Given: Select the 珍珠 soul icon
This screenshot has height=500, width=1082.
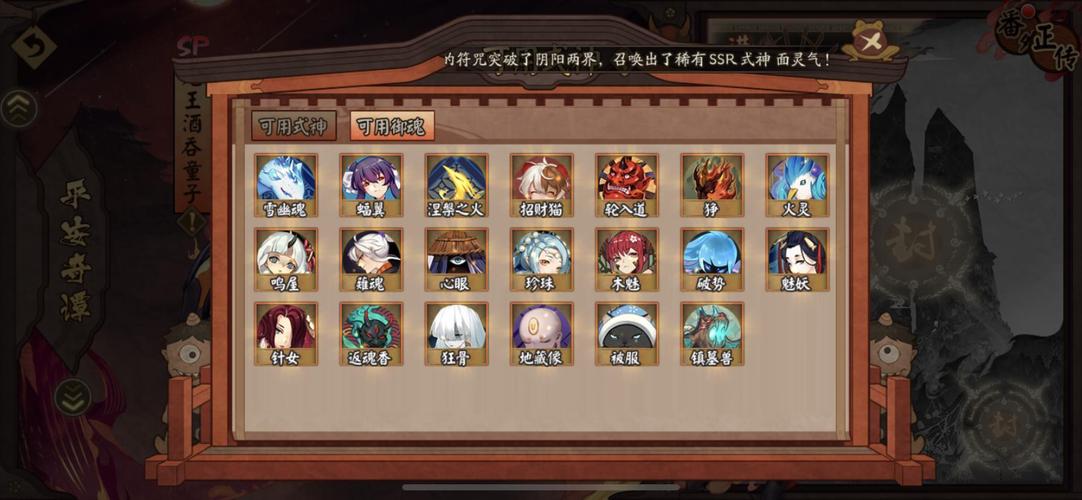Looking at the screenshot, I should coord(542,255).
